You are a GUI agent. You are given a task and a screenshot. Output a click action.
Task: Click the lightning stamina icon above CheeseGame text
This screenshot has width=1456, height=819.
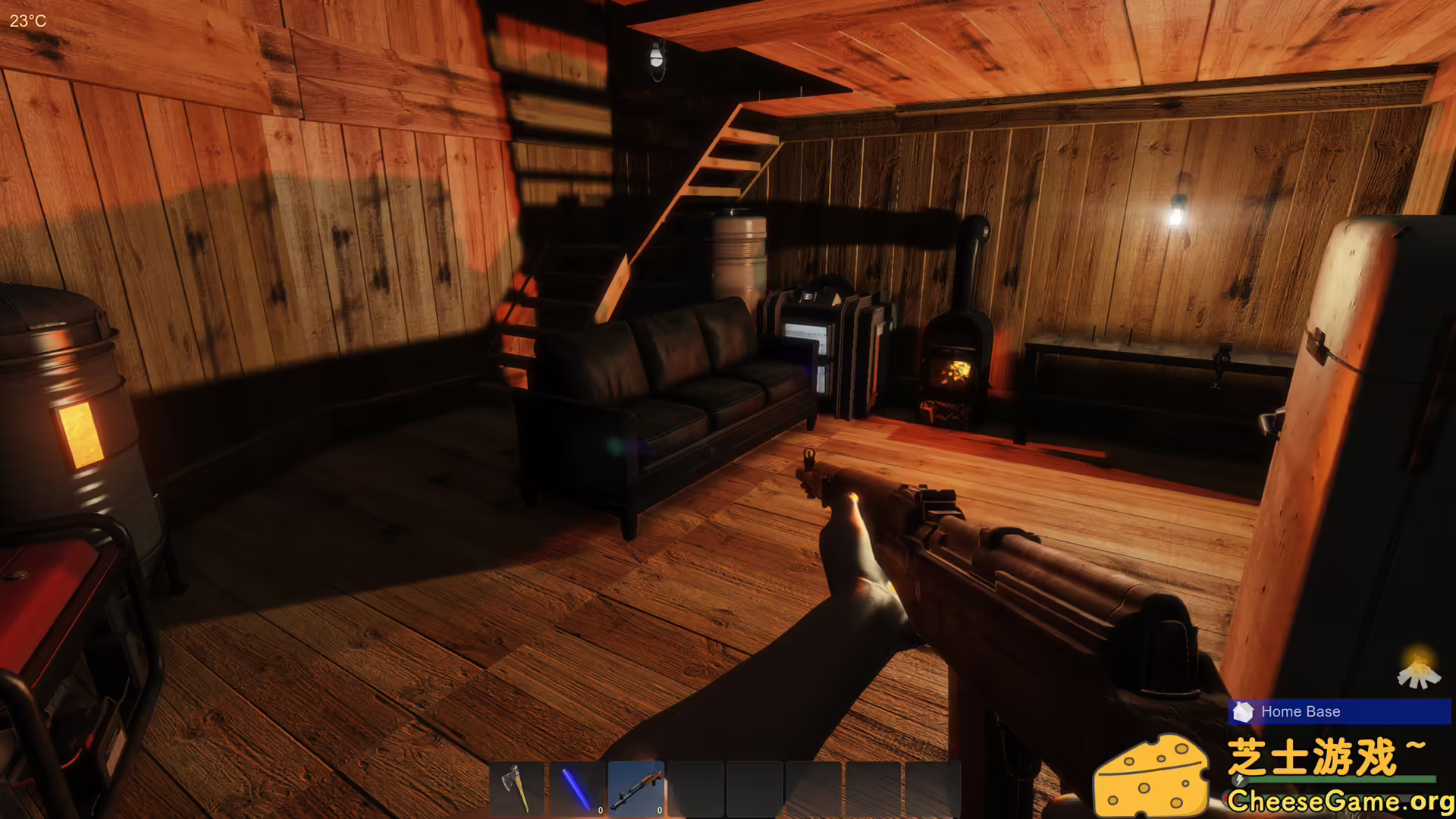(1238, 780)
